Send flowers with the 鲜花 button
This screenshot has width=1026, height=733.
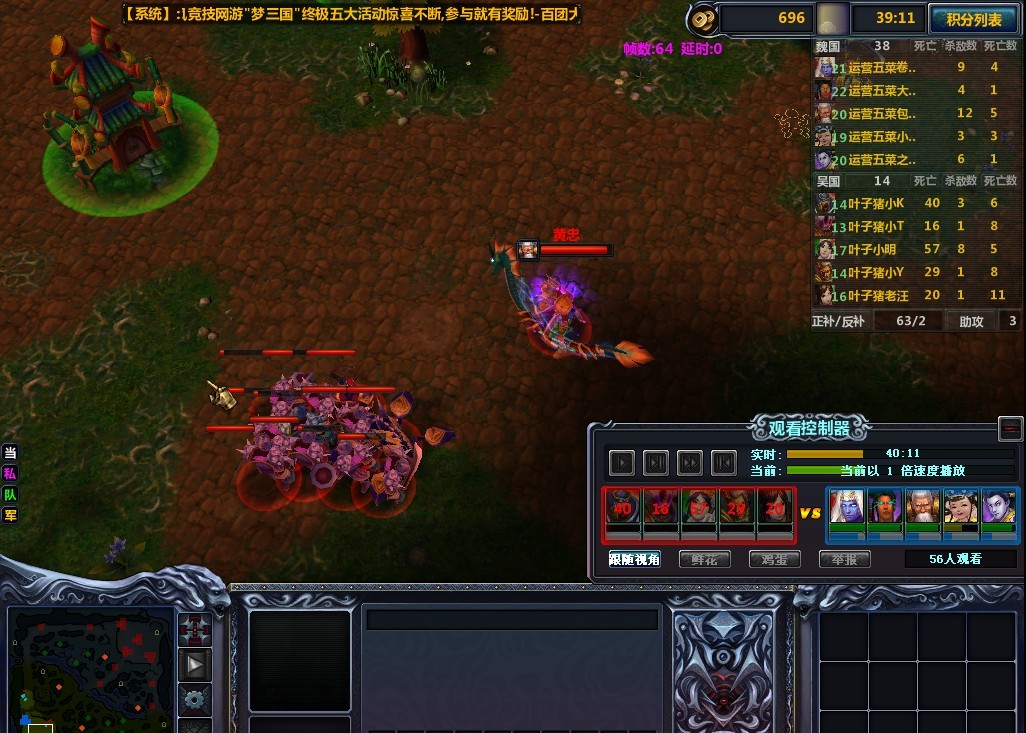tap(705, 559)
